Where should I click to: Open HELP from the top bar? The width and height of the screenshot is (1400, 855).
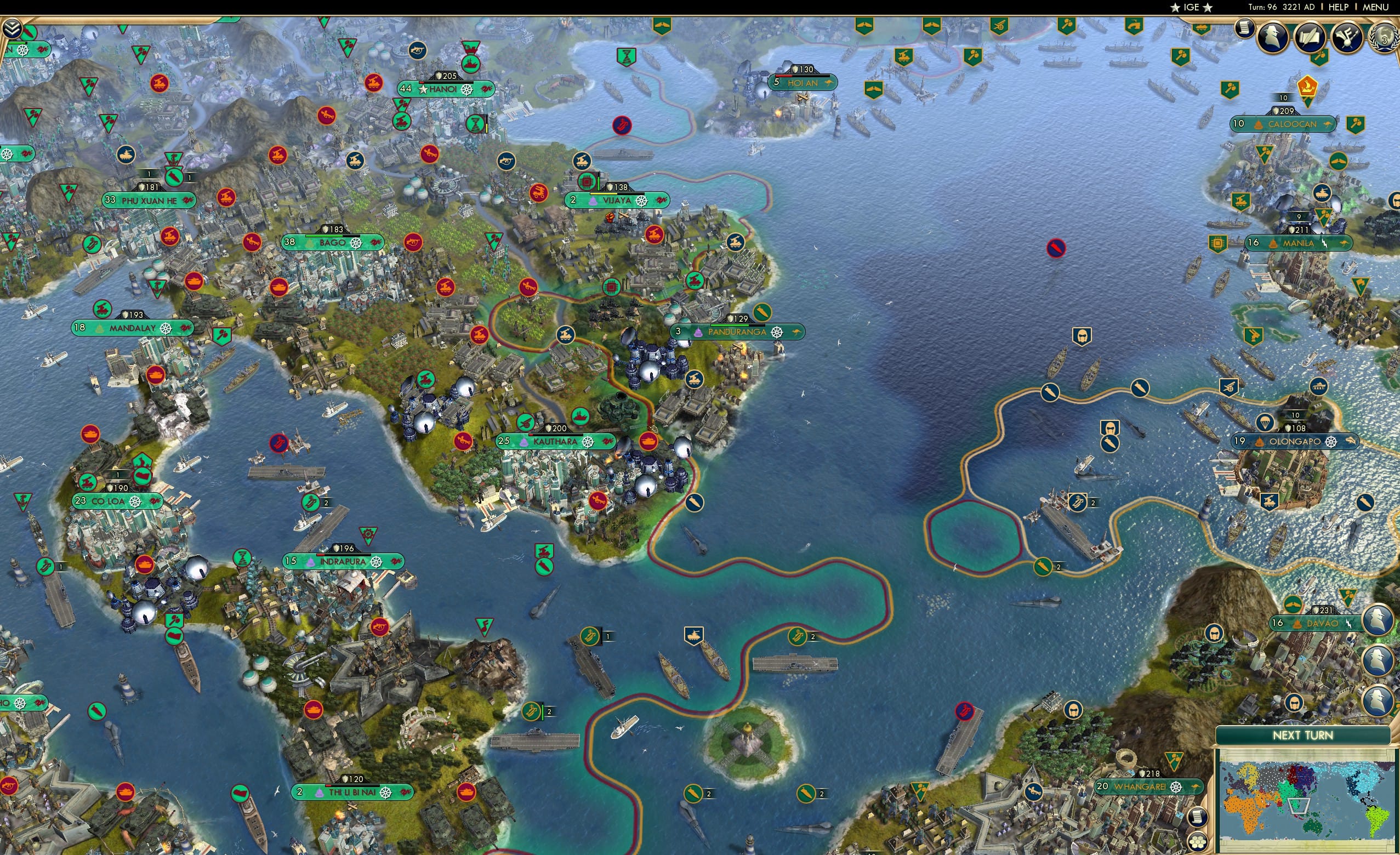[x=1339, y=7]
